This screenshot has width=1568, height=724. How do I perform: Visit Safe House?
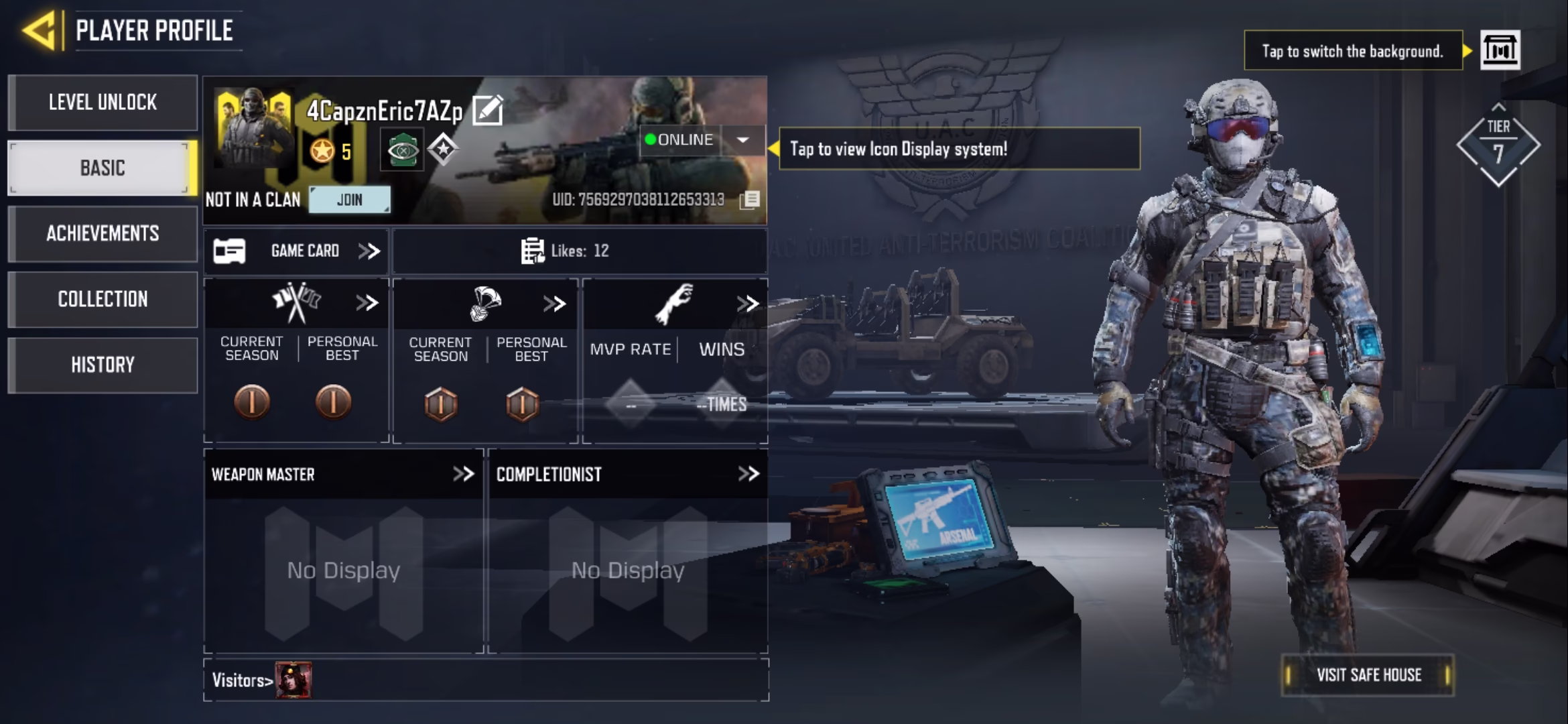tap(1368, 674)
